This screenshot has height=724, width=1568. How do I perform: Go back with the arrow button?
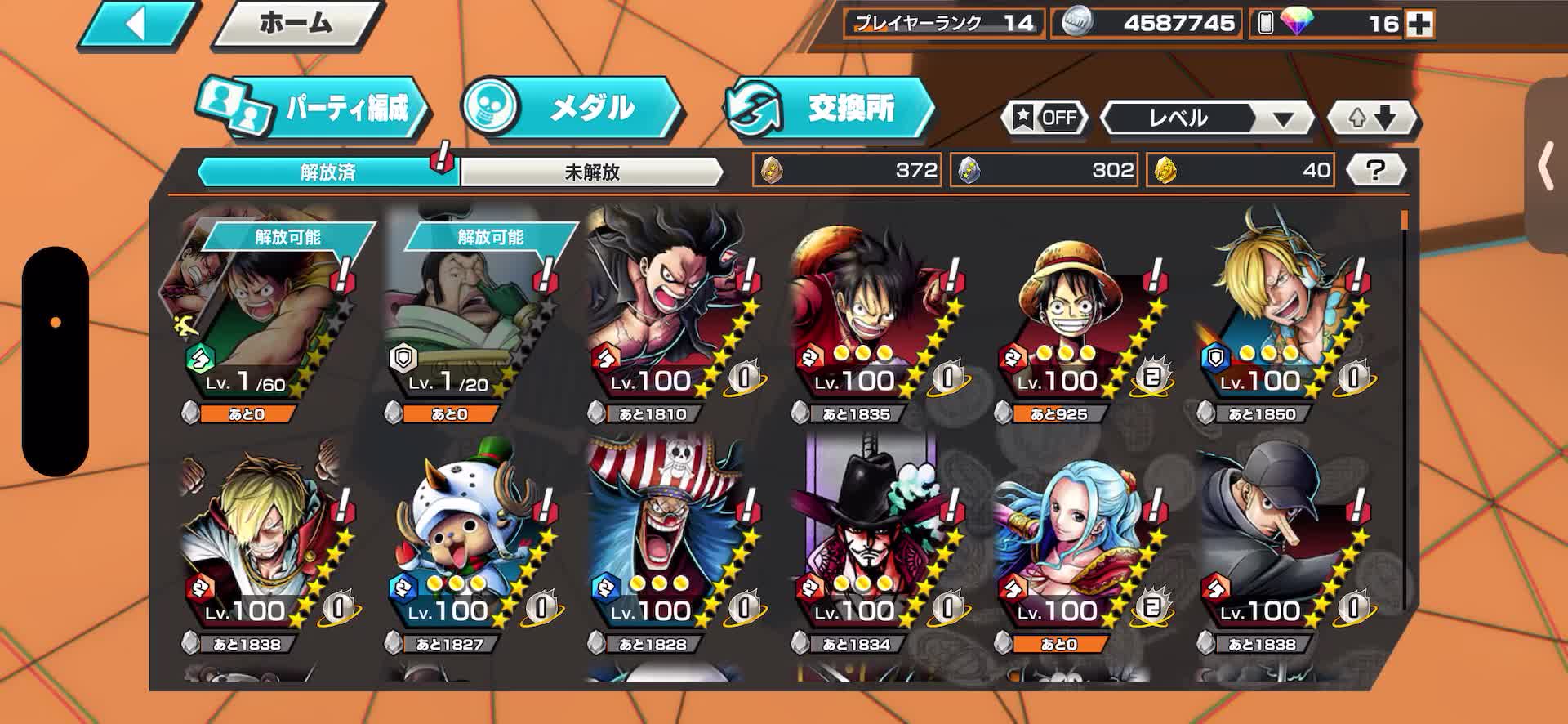(137, 24)
